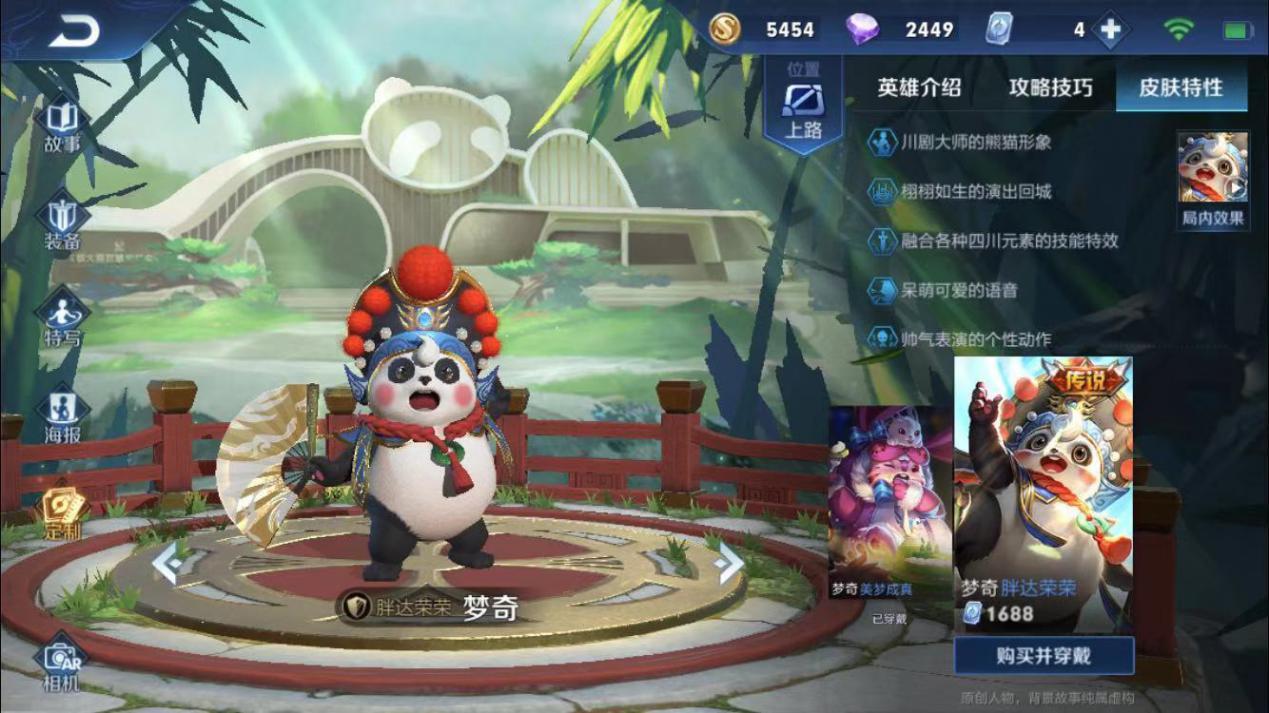1269x713 pixels.
Task: View the 特写 close-up mode
Action: click(x=62, y=318)
